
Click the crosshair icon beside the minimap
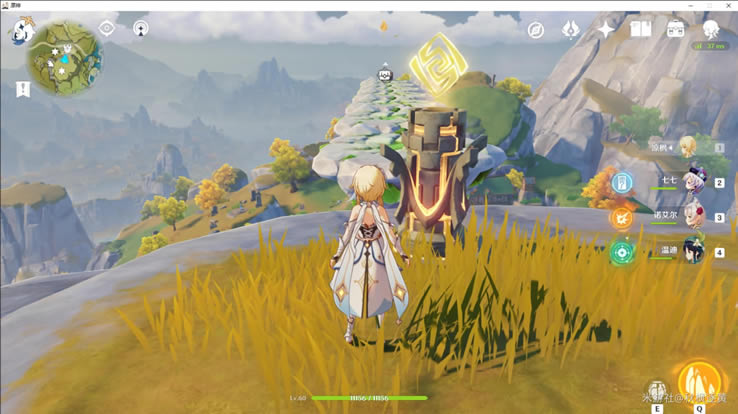107,29
